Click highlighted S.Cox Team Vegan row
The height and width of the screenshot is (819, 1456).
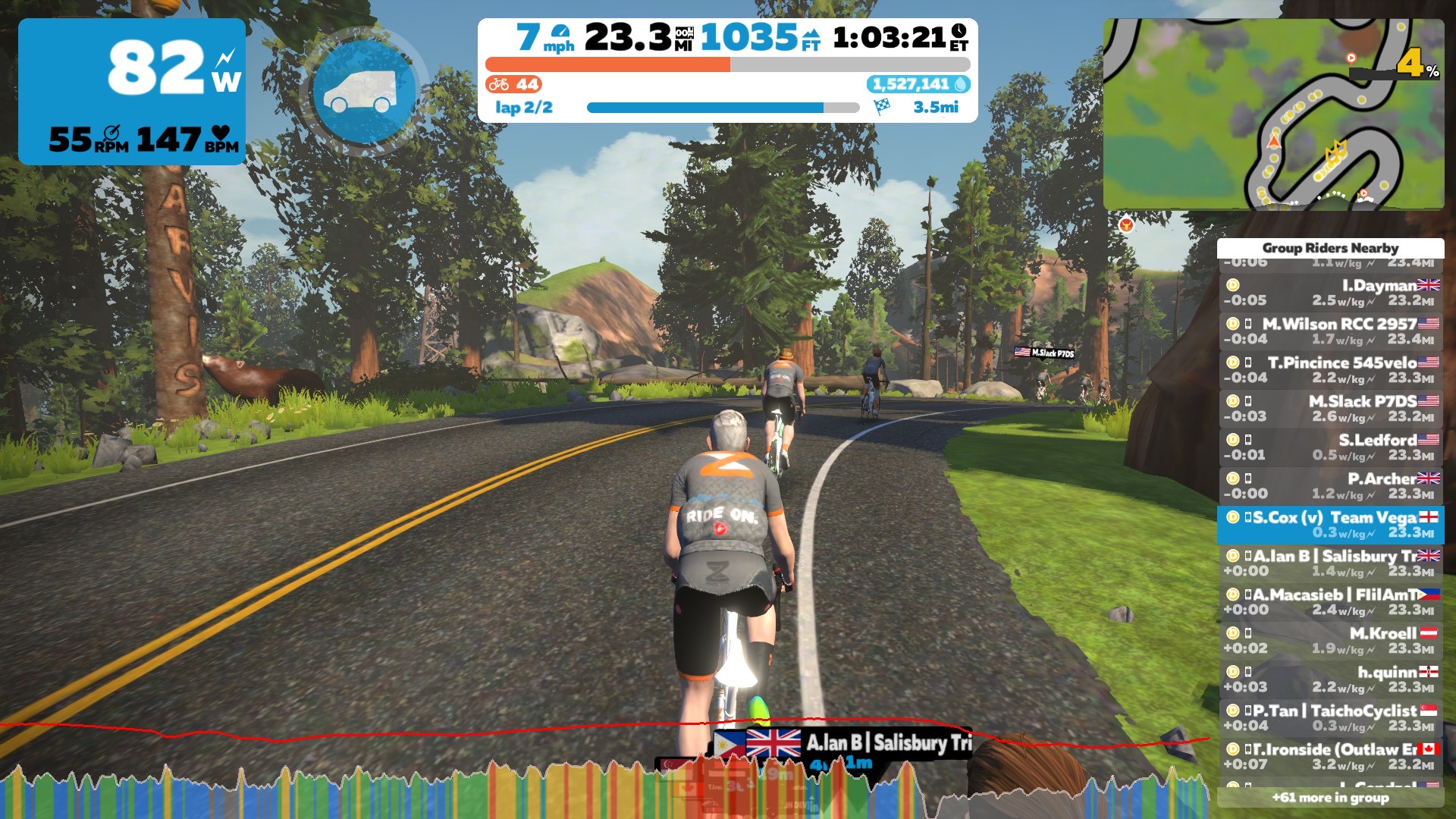click(1330, 525)
